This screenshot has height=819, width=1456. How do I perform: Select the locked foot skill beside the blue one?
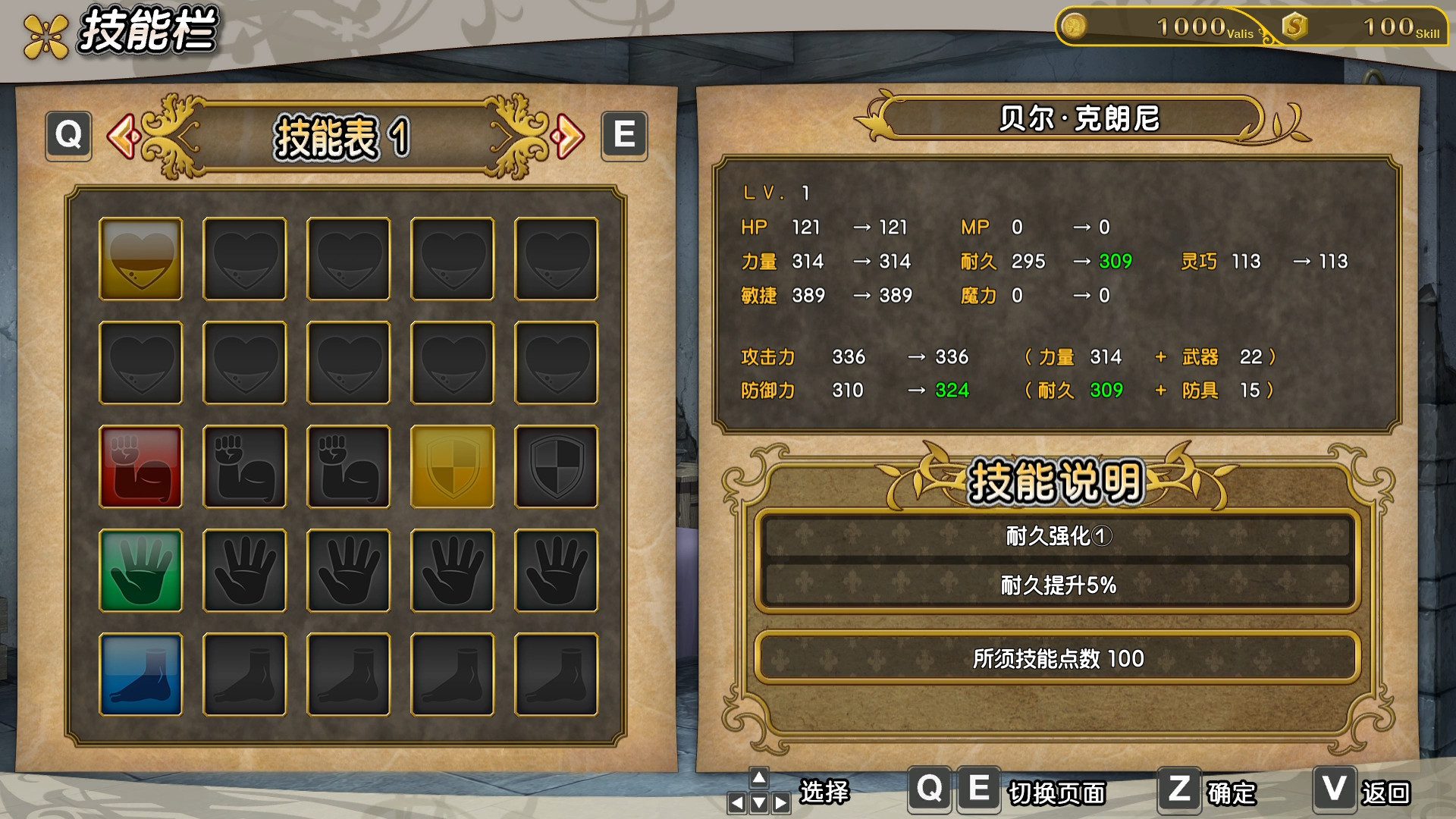(244, 672)
